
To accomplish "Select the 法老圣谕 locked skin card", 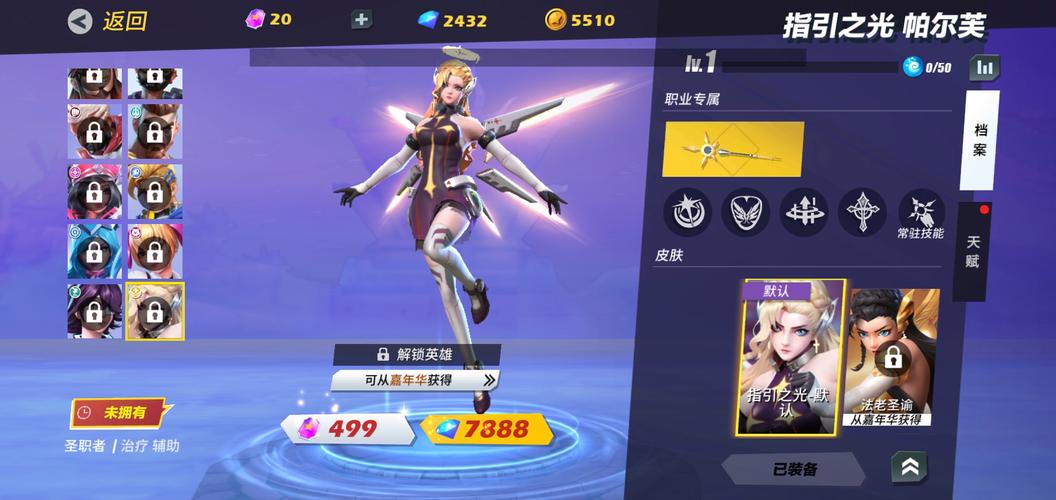I will 893,357.
